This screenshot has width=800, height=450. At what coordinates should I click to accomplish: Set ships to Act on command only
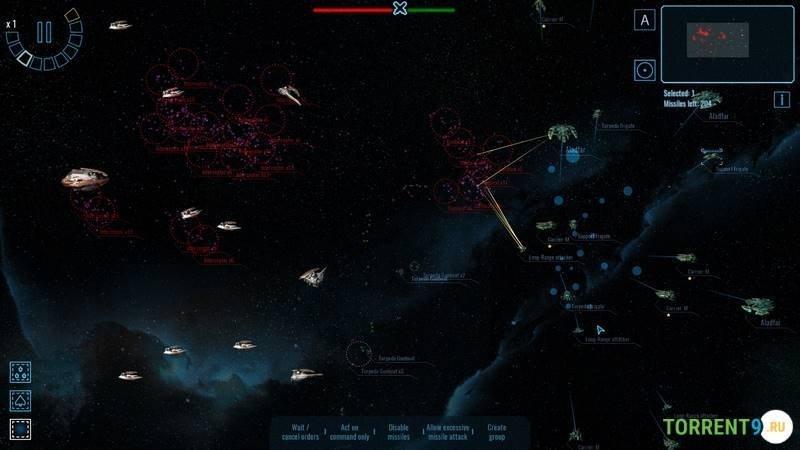point(350,432)
